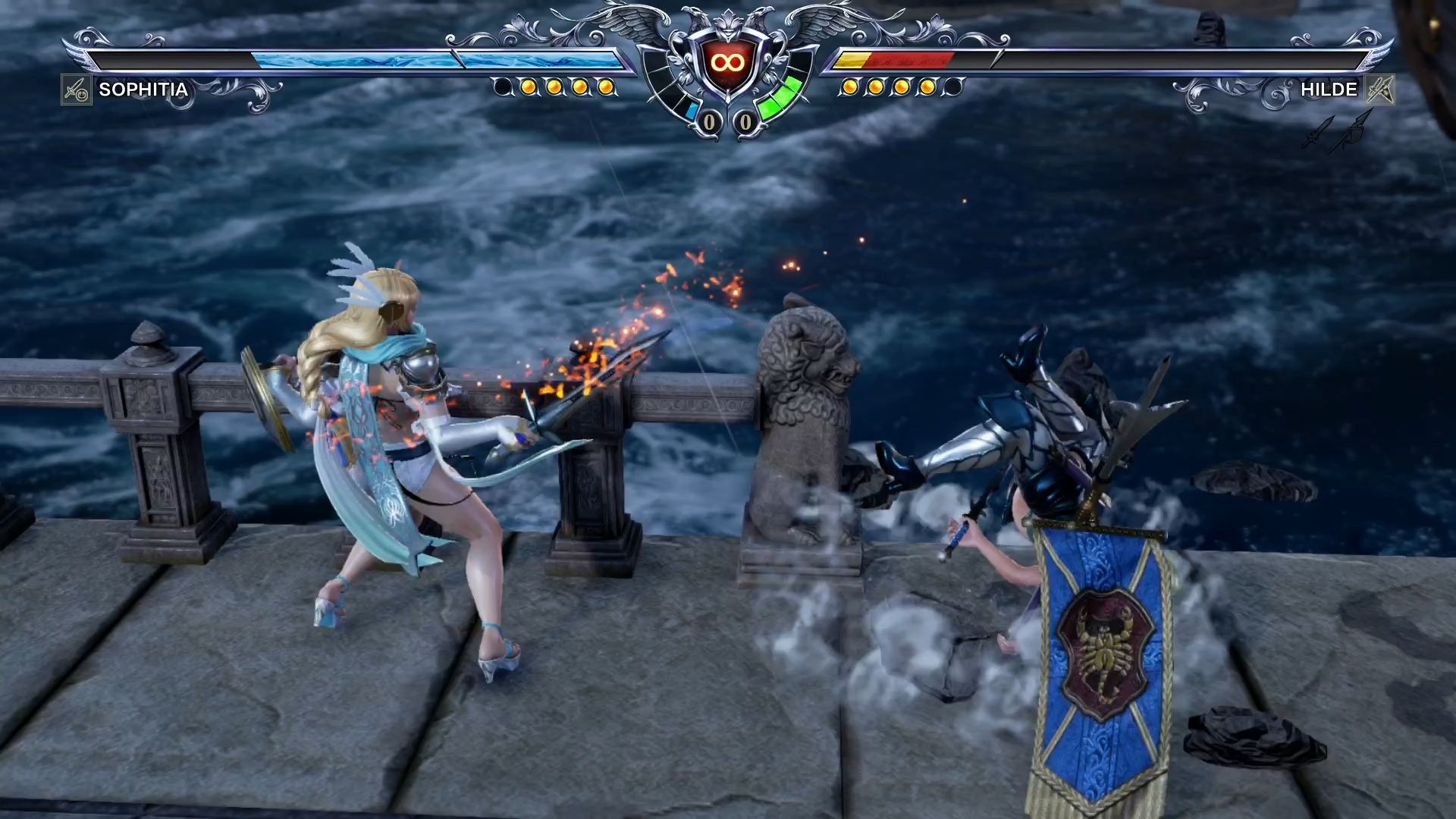Select Hilde's weapon style icon
This screenshot has height=819, width=1456.
point(1380,90)
